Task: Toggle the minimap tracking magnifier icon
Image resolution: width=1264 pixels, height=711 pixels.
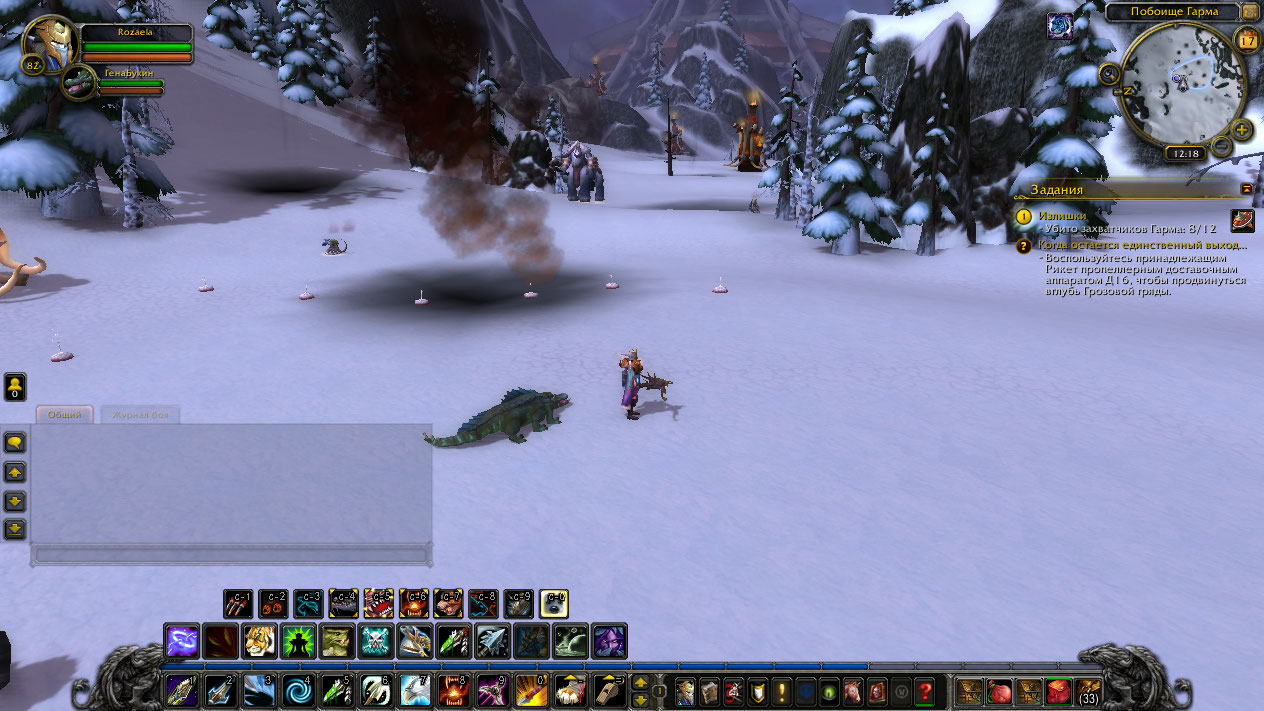Action: (x=1109, y=74)
